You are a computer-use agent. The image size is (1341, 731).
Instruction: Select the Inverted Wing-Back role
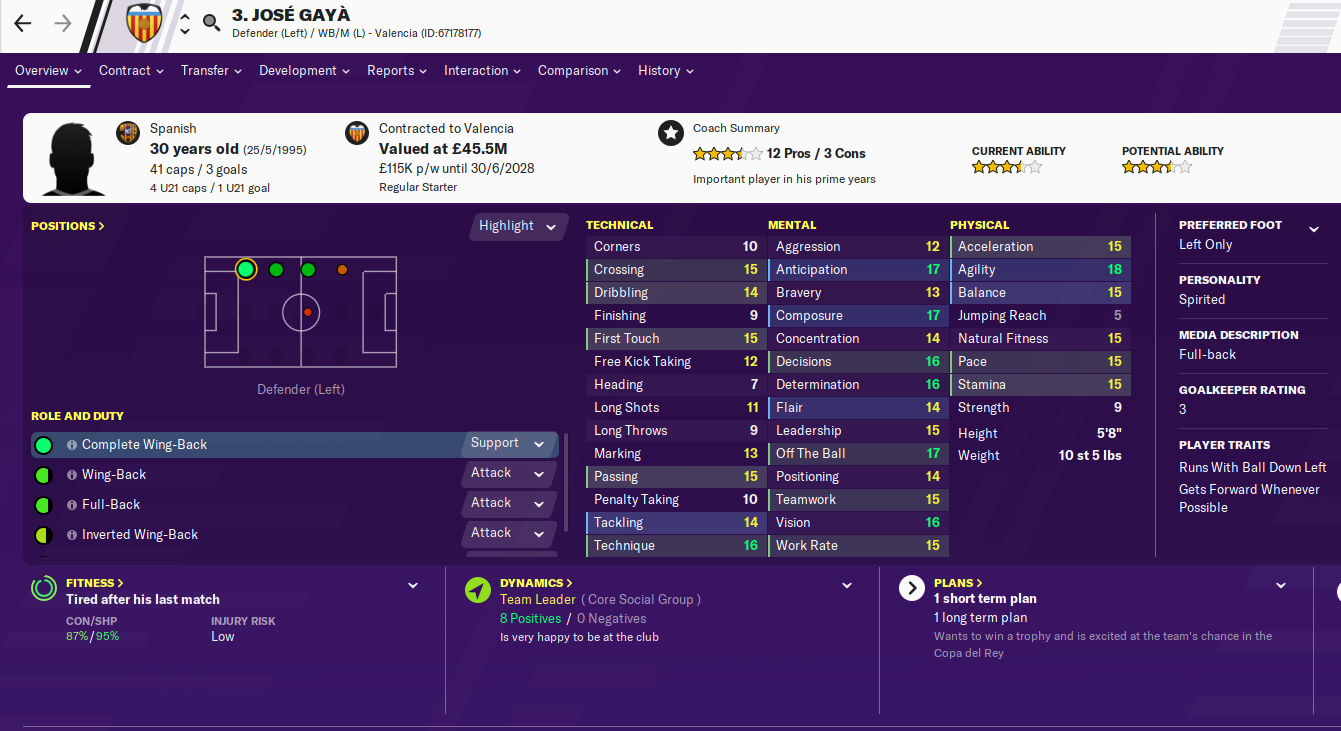point(140,535)
